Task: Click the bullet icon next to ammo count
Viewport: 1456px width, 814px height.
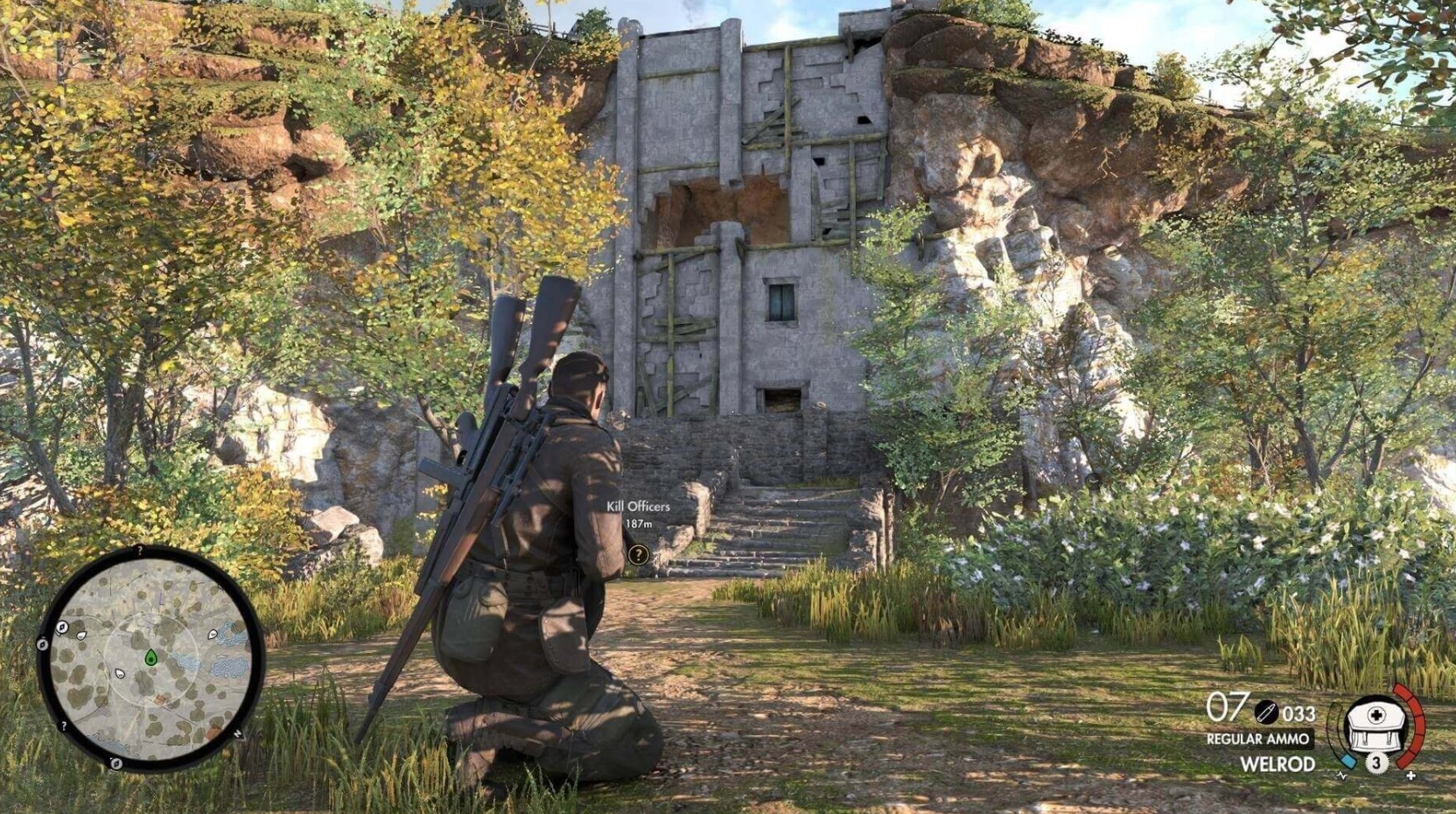Action: pos(1265,713)
